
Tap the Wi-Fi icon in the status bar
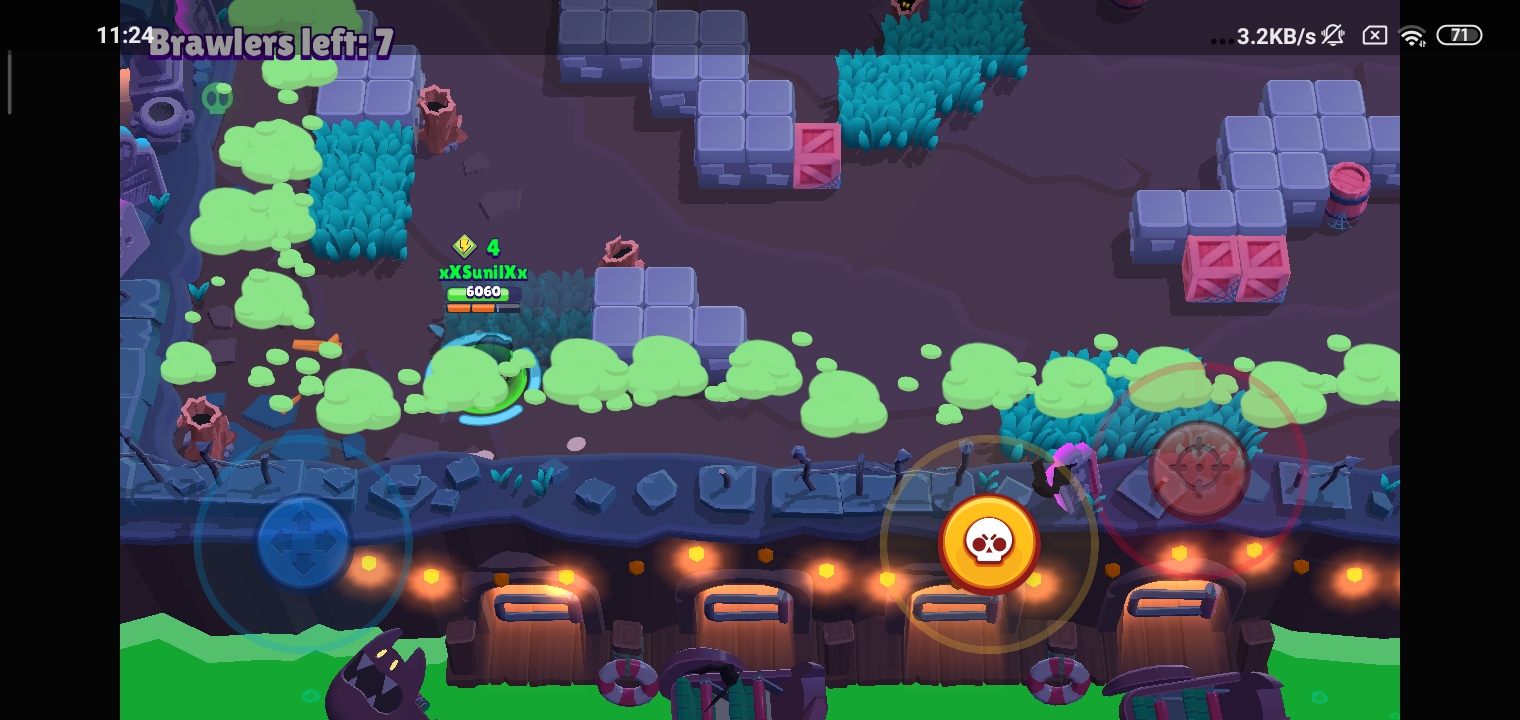click(x=1412, y=35)
